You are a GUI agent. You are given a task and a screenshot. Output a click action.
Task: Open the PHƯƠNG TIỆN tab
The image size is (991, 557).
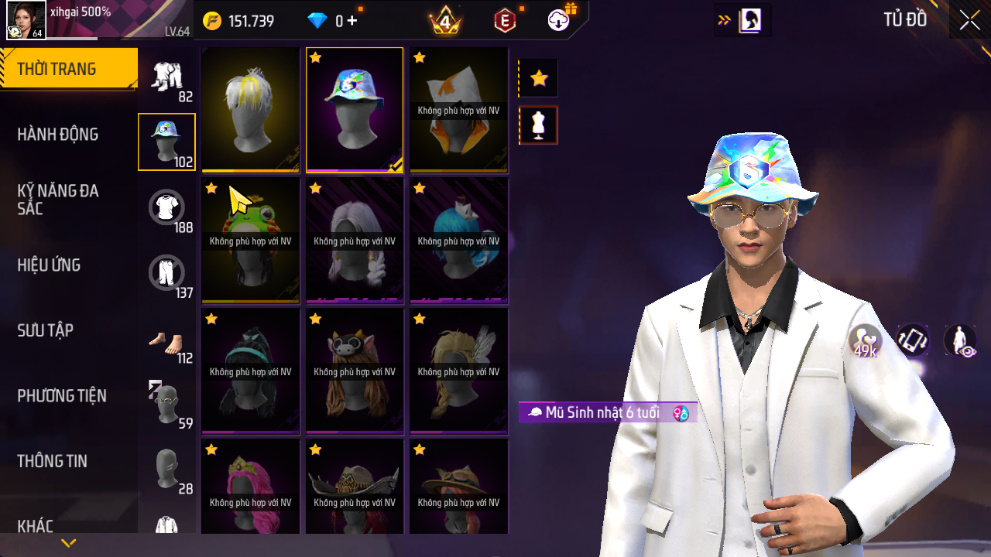pyautogui.click(x=62, y=396)
